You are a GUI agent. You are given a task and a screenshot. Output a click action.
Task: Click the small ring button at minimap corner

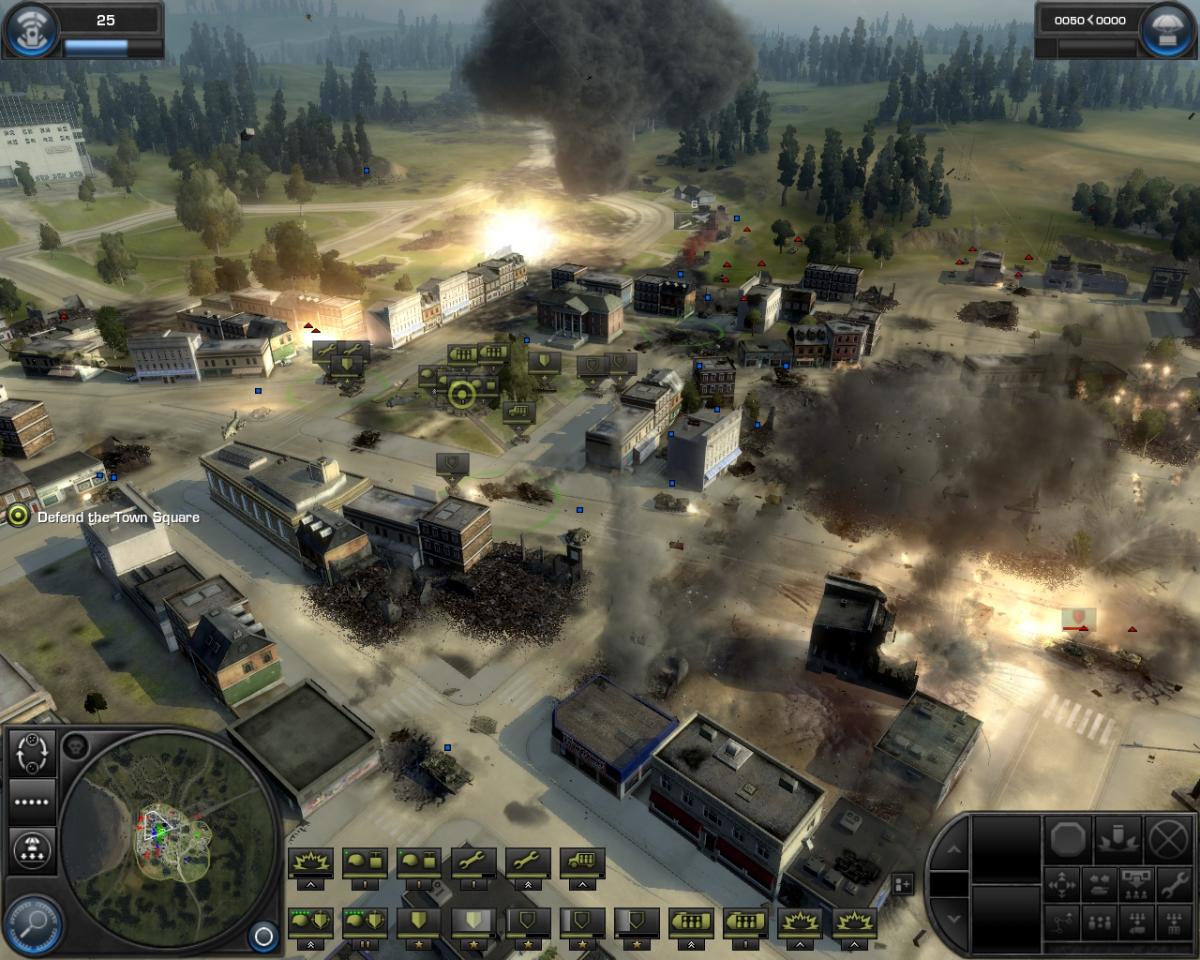pyautogui.click(x=263, y=936)
